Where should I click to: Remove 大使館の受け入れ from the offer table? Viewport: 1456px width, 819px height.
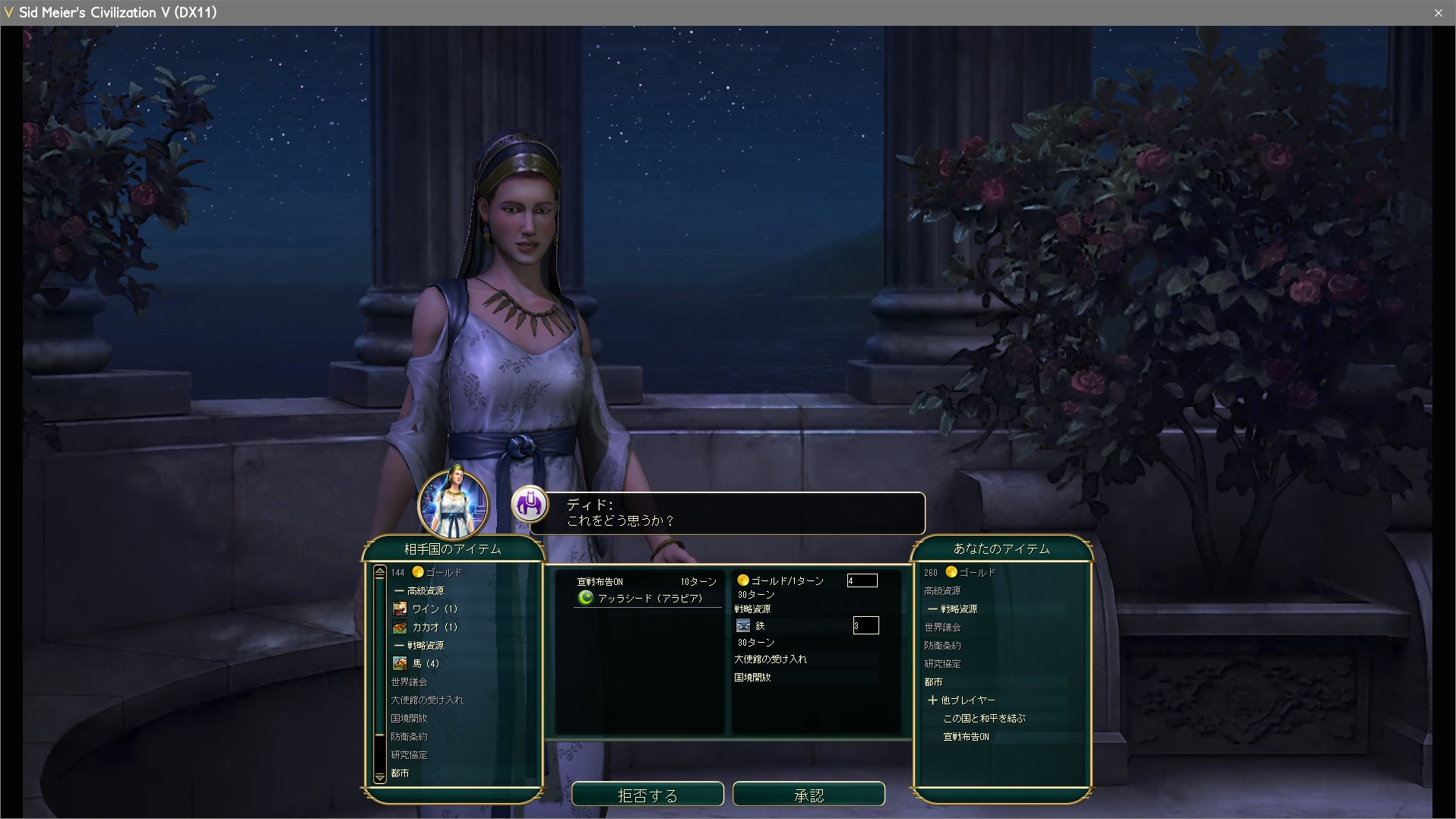[771, 659]
